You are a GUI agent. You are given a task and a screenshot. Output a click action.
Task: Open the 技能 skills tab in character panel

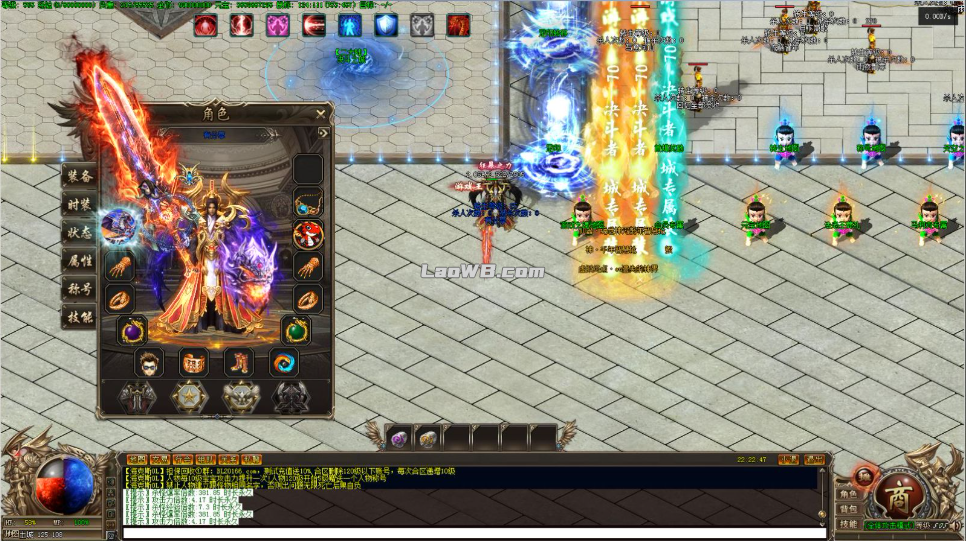(x=80, y=316)
